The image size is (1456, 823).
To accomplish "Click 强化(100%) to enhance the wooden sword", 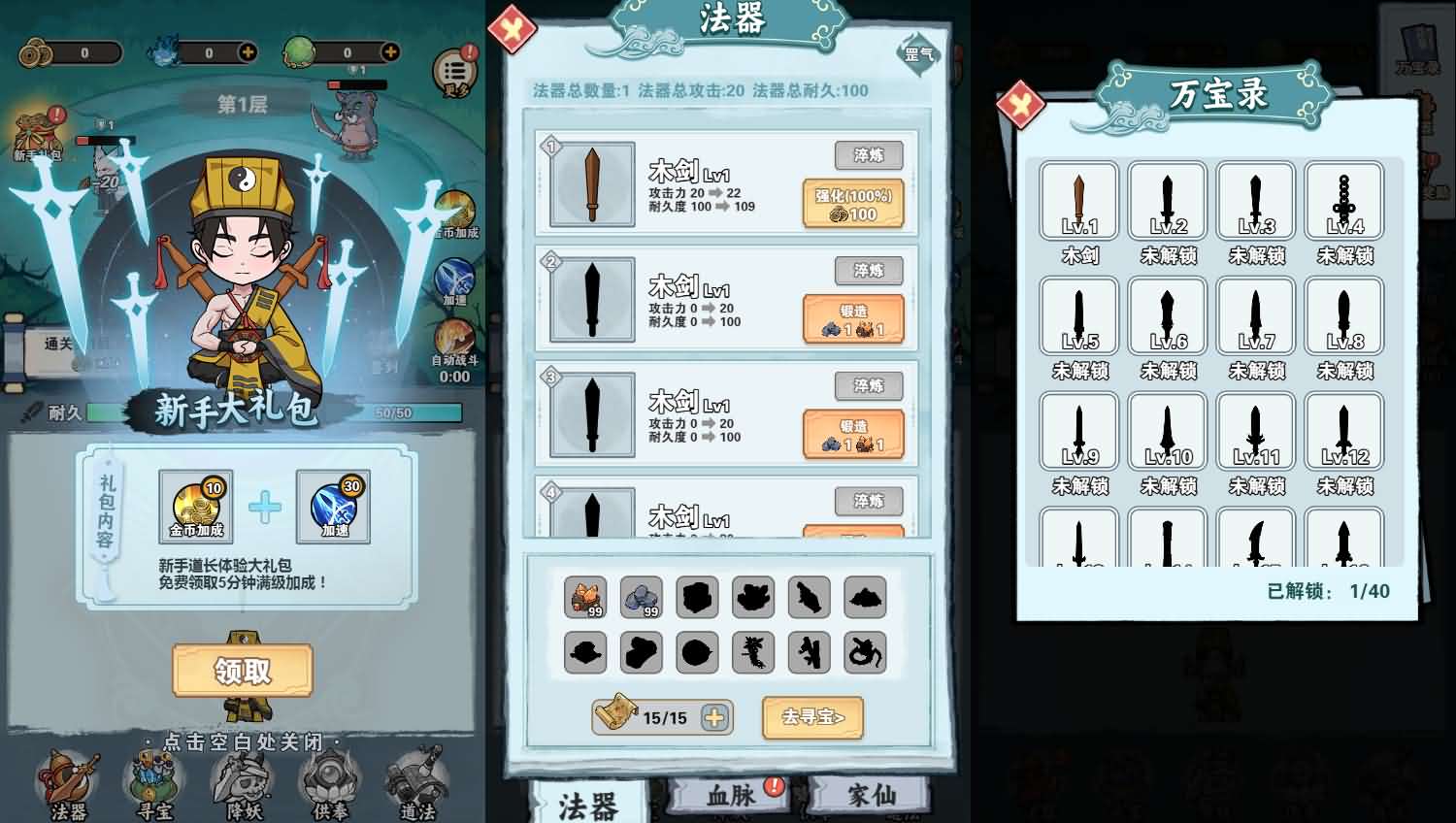I will click(x=855, y=202).
